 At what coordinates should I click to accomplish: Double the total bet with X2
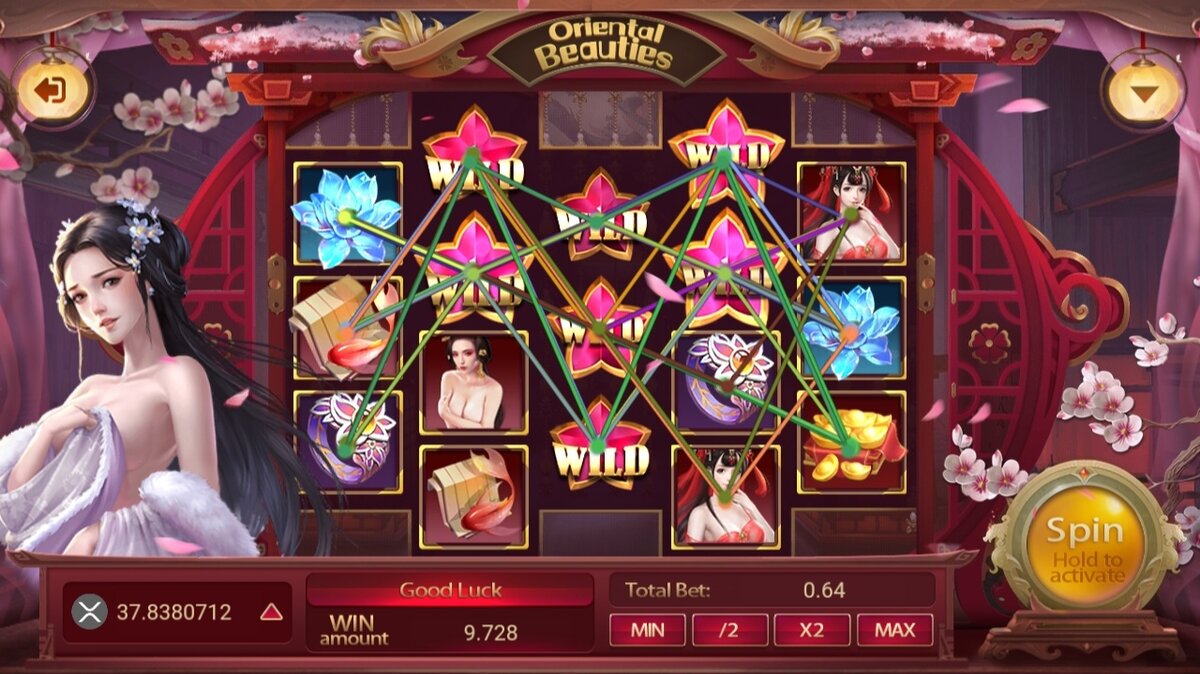tap(811, 630)
